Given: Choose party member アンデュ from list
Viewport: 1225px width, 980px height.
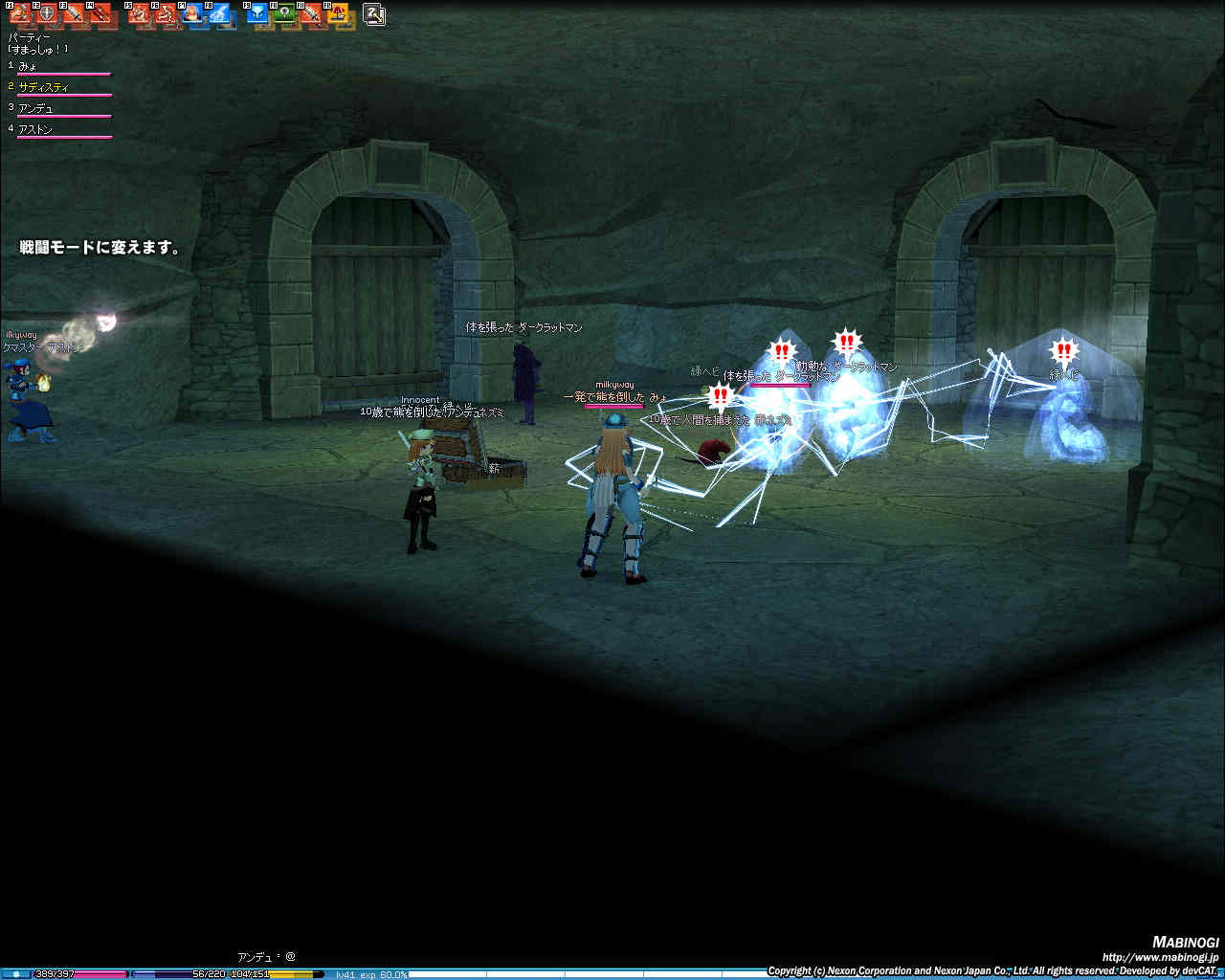Looking at the screenshot, I should tap(35, 108).
